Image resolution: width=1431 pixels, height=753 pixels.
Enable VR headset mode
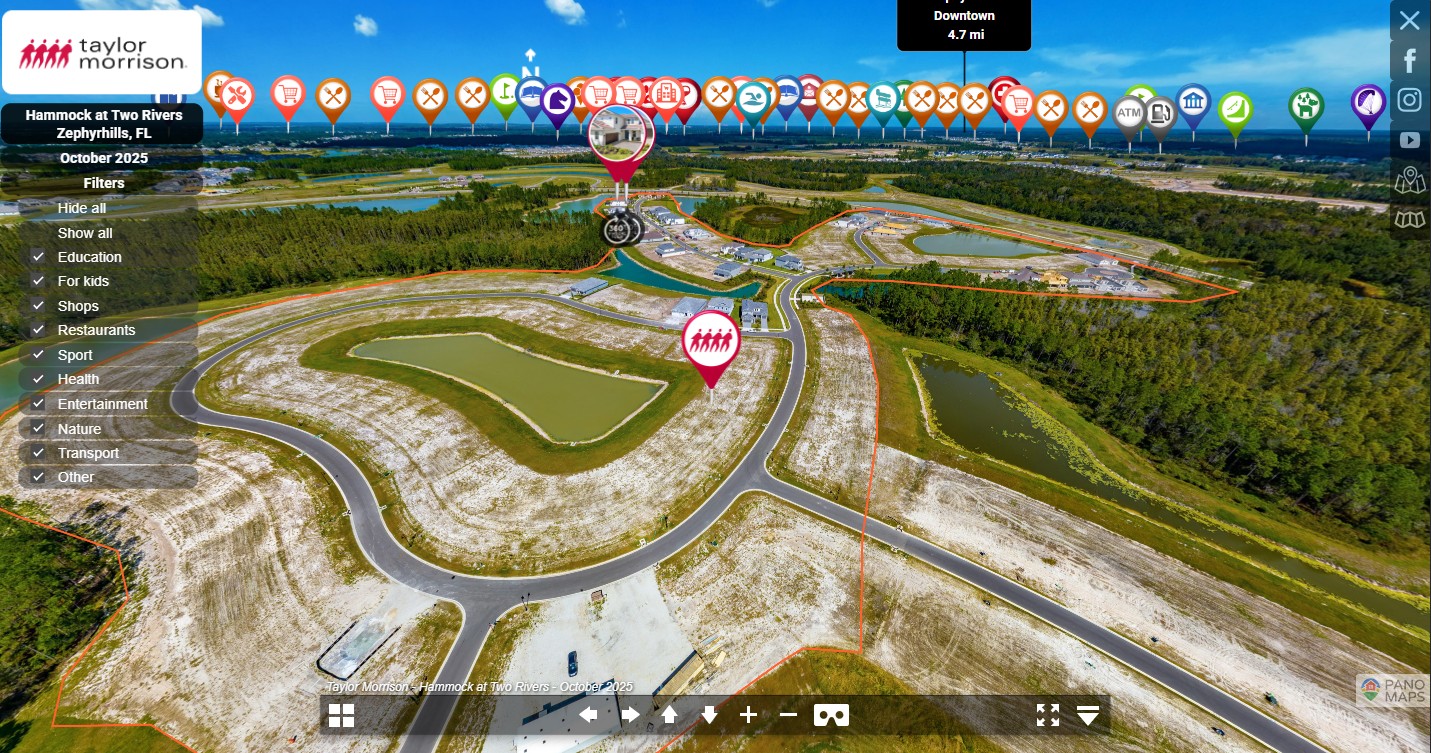pyautogui.click(x=831, y=715)
